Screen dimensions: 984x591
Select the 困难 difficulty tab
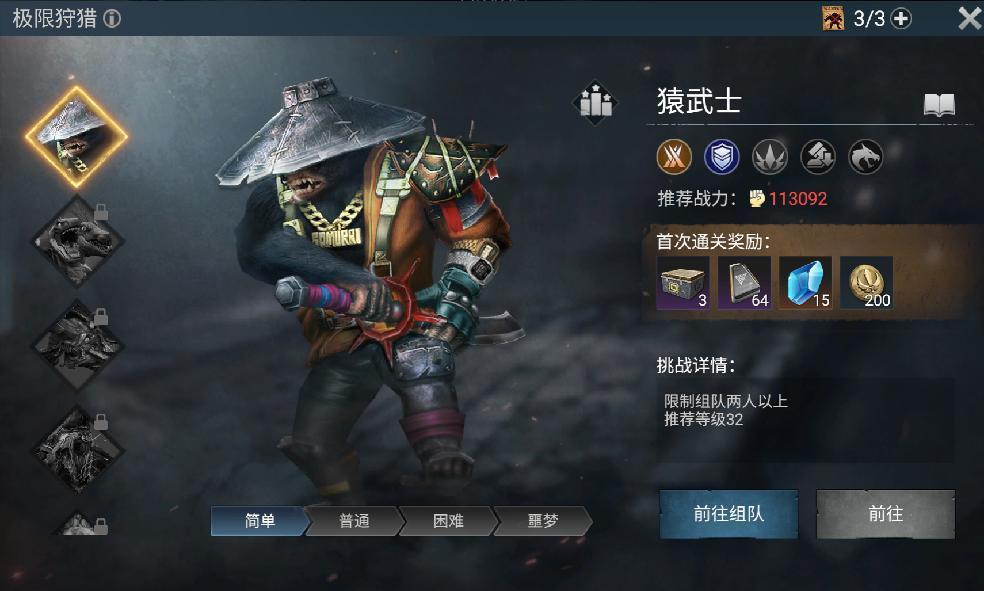[447, 521]
